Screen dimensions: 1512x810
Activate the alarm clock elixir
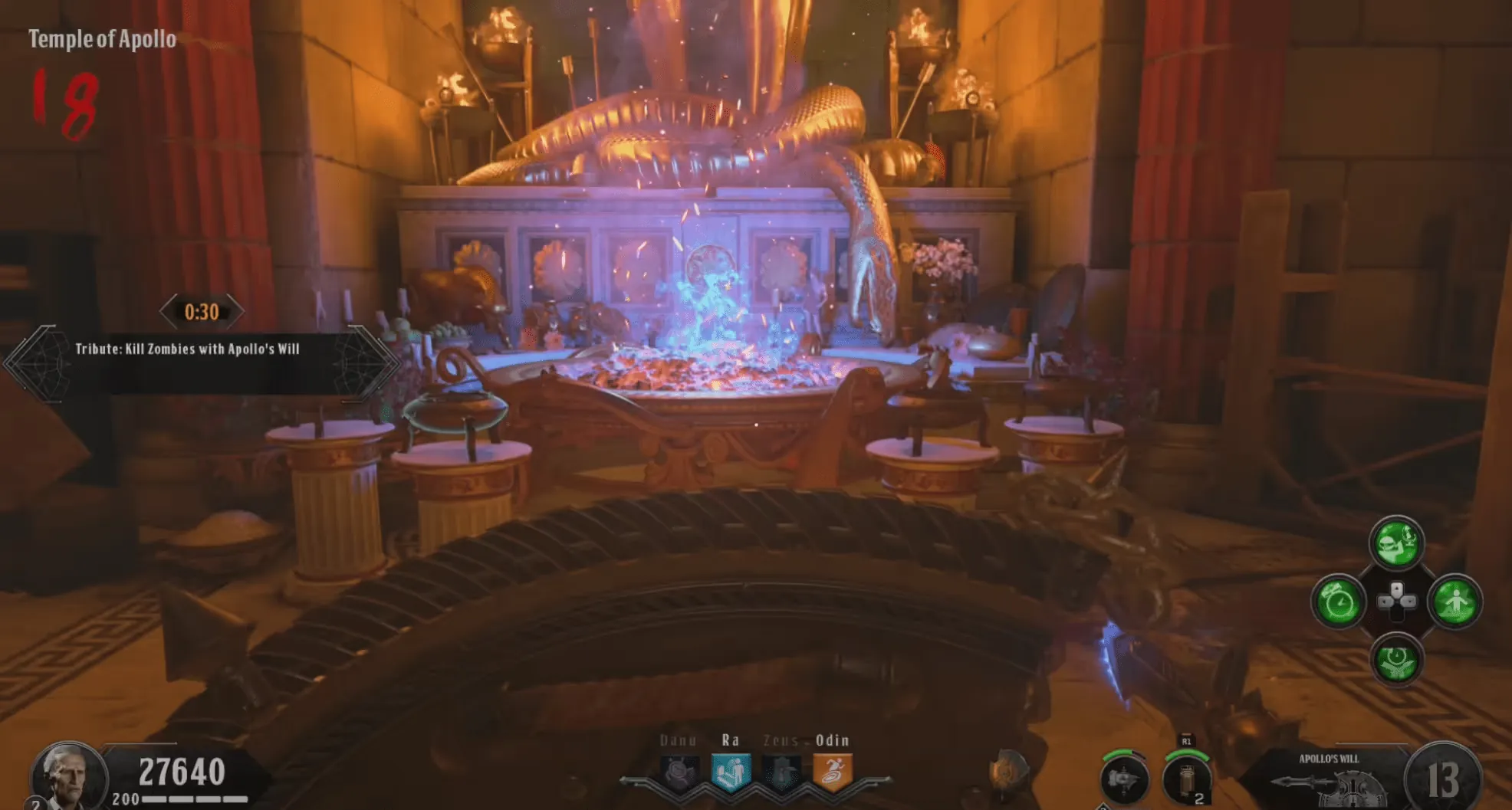pyautogui.click(x=1339, y=602)
